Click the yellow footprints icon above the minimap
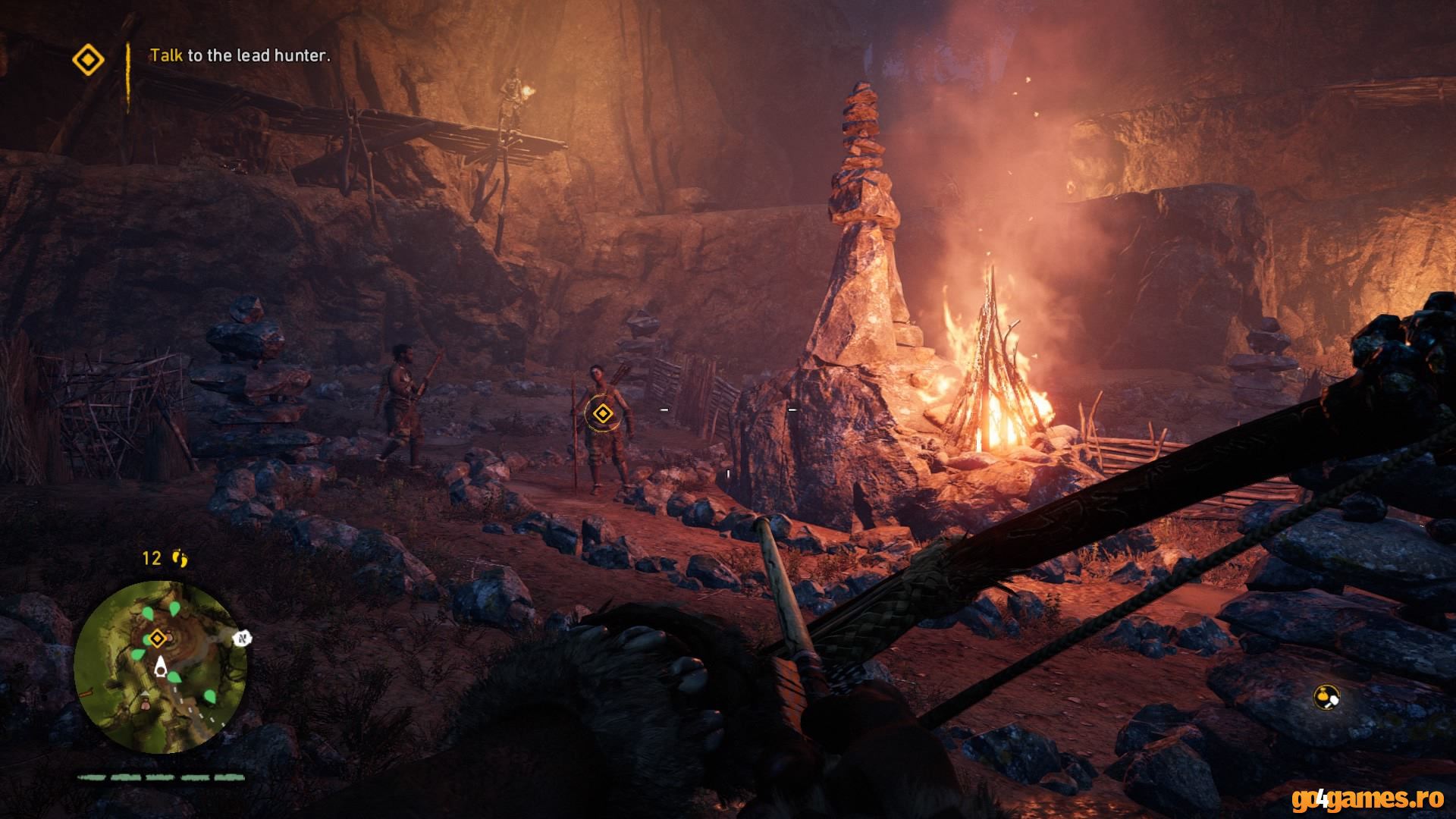Image resolution: width=1456 pixels, height=819 pixels. tap(180, 559)
